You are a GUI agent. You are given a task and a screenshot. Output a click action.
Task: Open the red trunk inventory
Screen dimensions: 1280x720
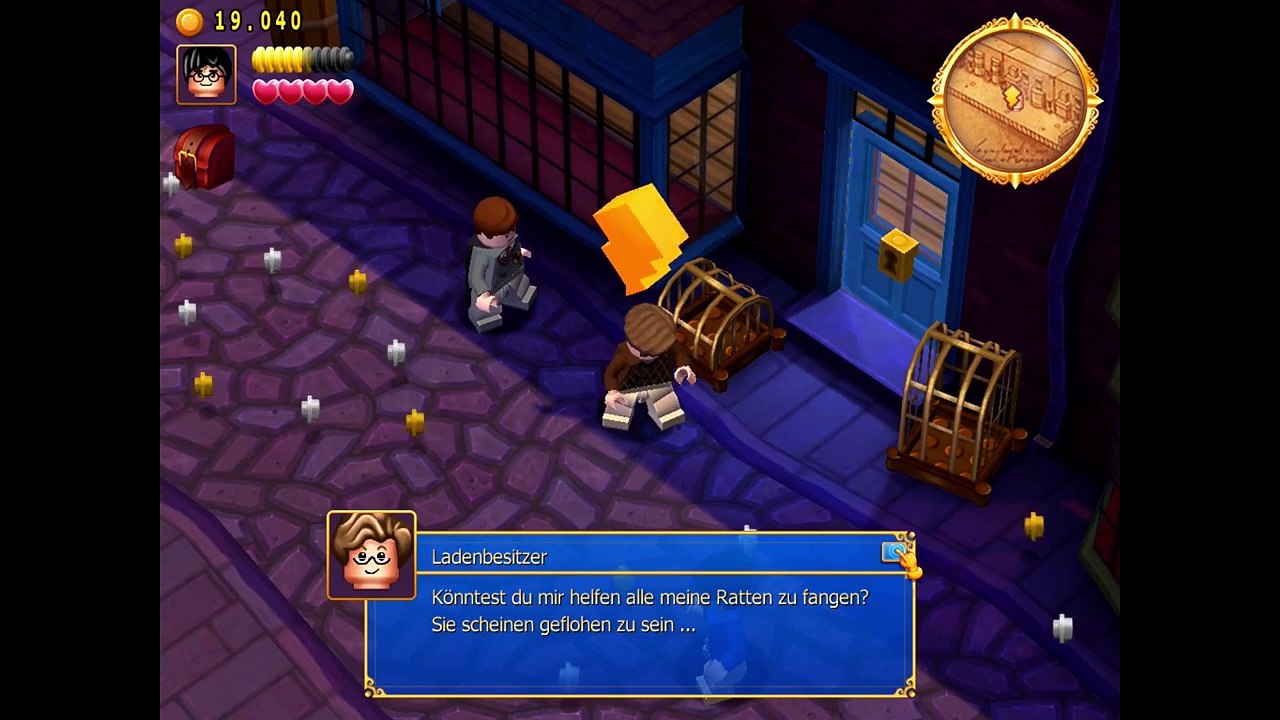[x=204, y=157]
